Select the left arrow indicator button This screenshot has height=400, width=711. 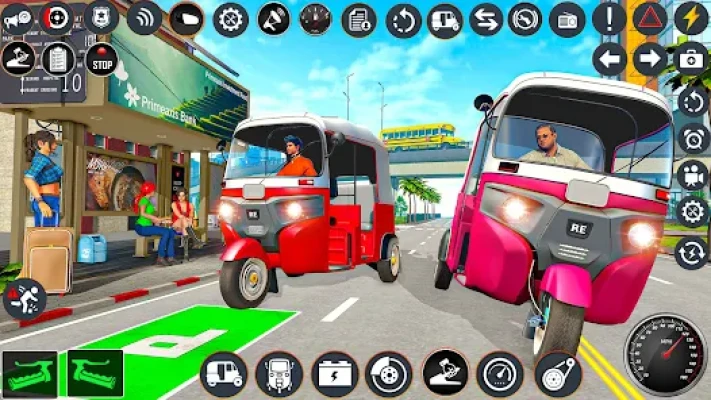point(609,59)
